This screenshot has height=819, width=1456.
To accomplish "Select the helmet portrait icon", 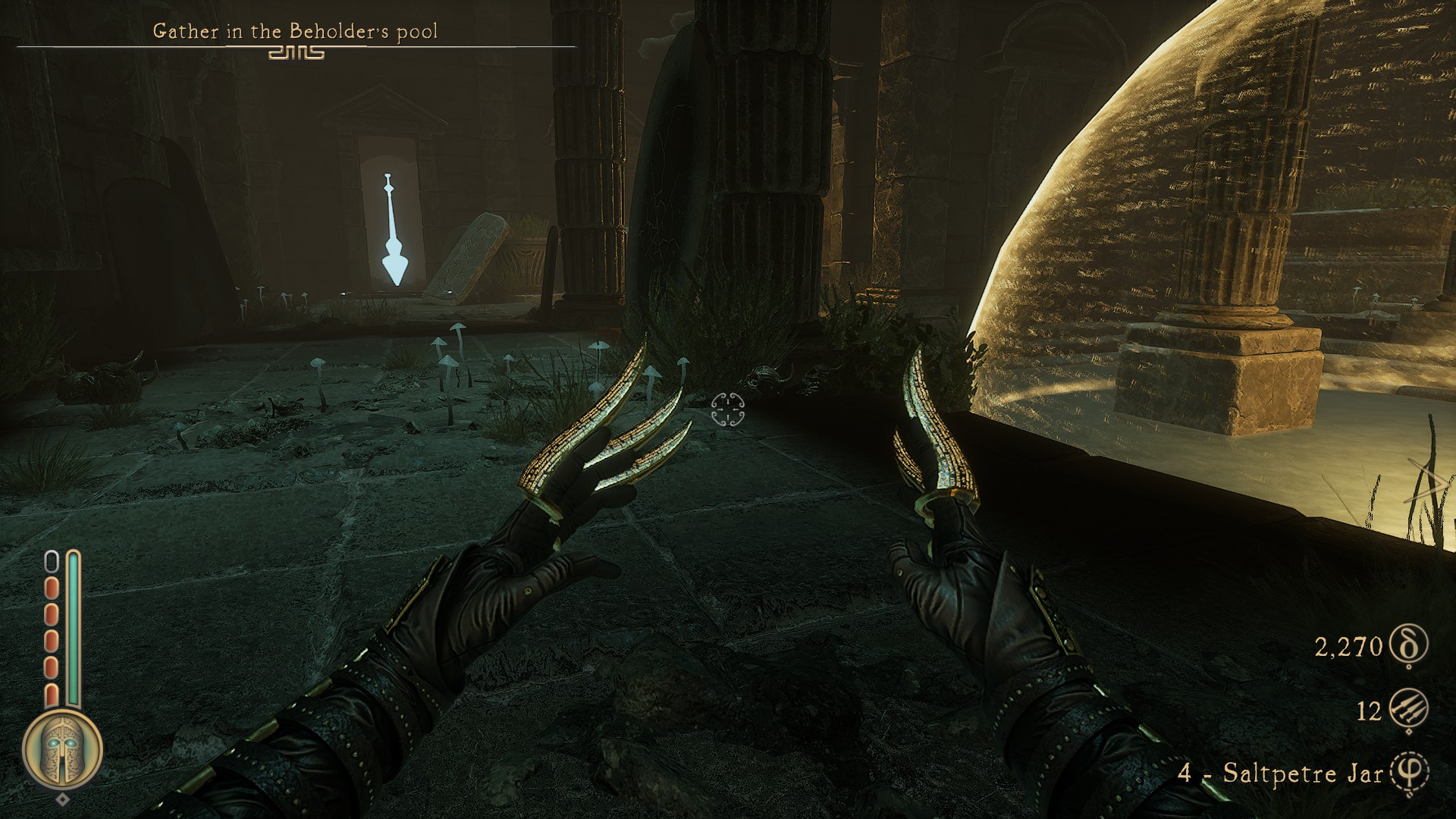I will [x=63, y=750].
